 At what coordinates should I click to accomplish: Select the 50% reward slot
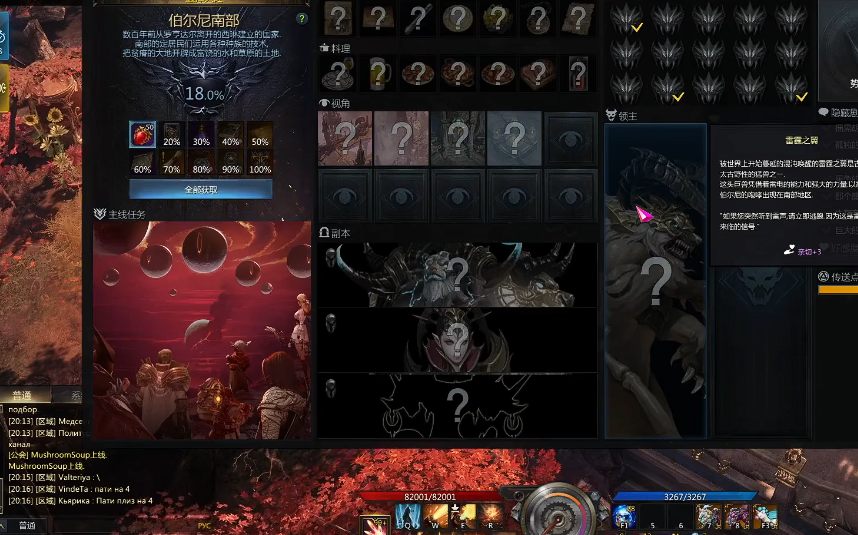click(x=260, y=135)
